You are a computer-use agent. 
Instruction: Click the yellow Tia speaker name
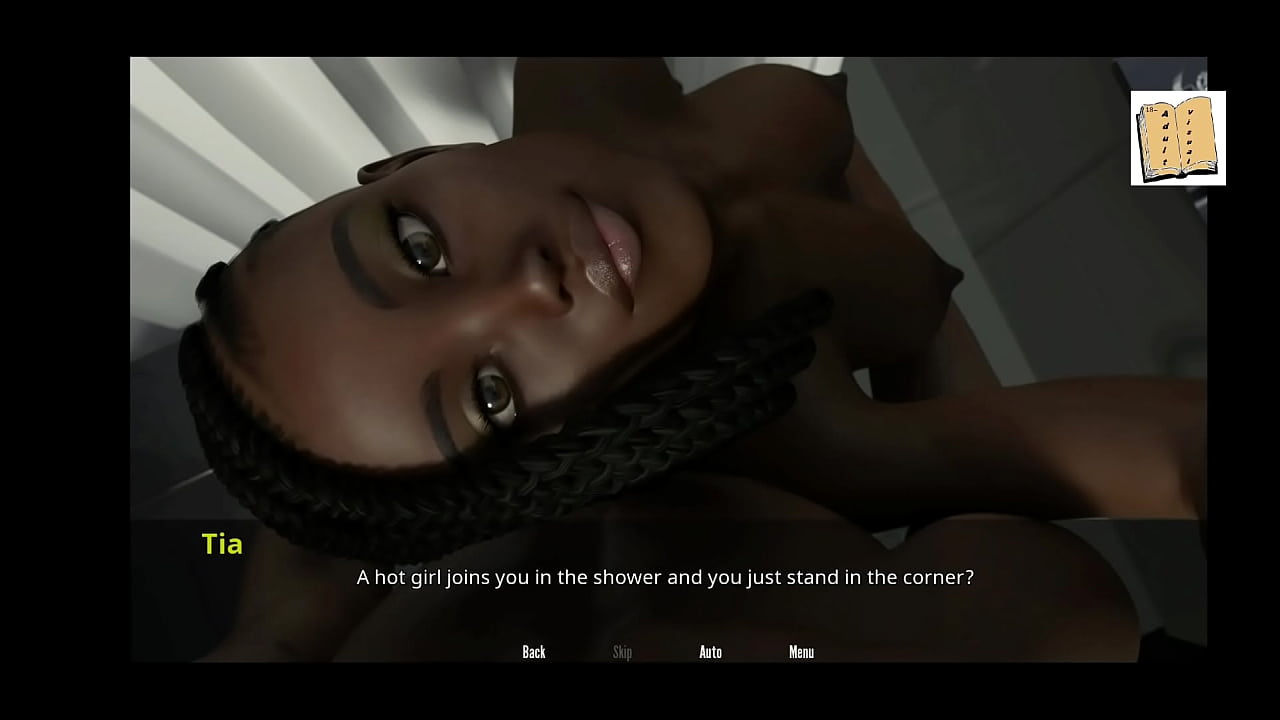(221, 544)
